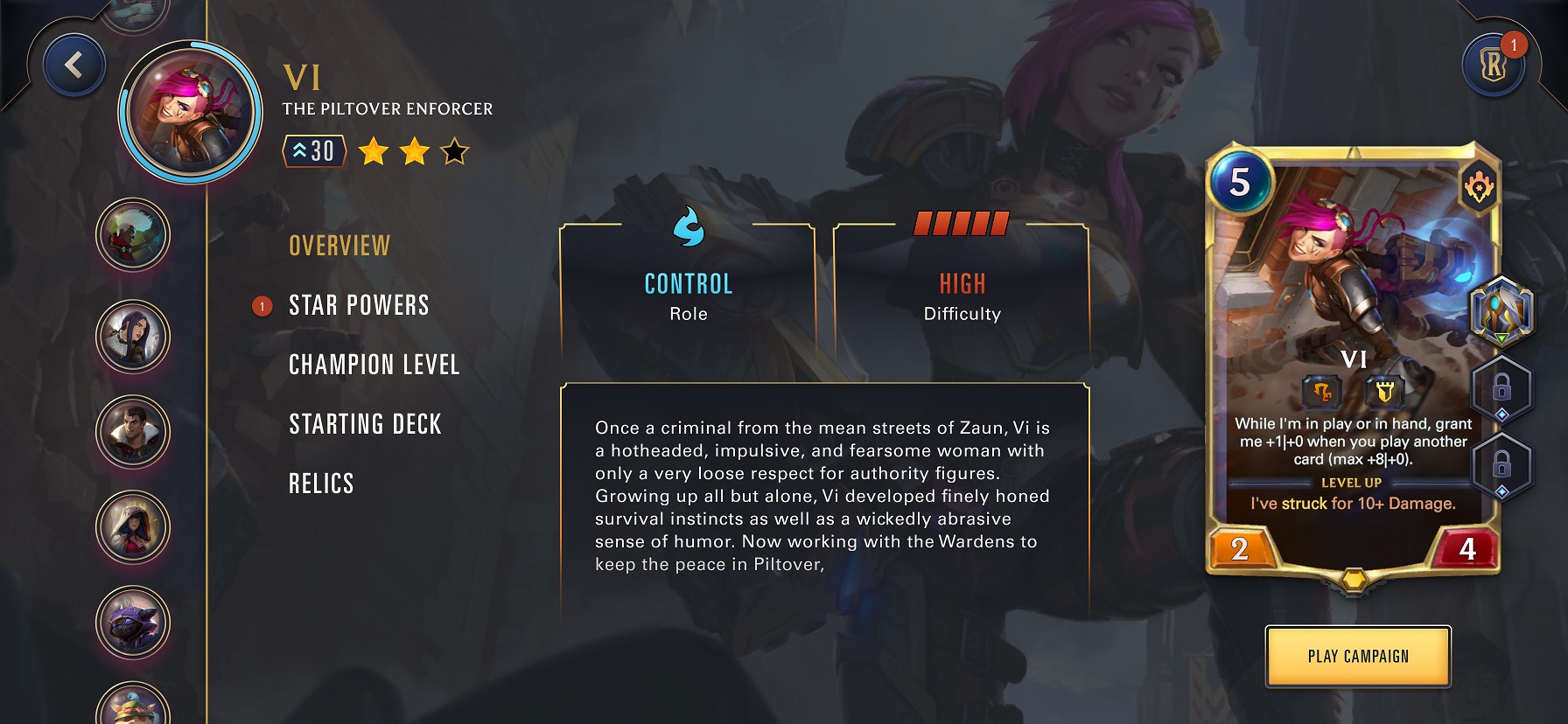Select Vi's large selected portrait
The height and width of the screenshot is (724, 1568).
pos(191,112)
